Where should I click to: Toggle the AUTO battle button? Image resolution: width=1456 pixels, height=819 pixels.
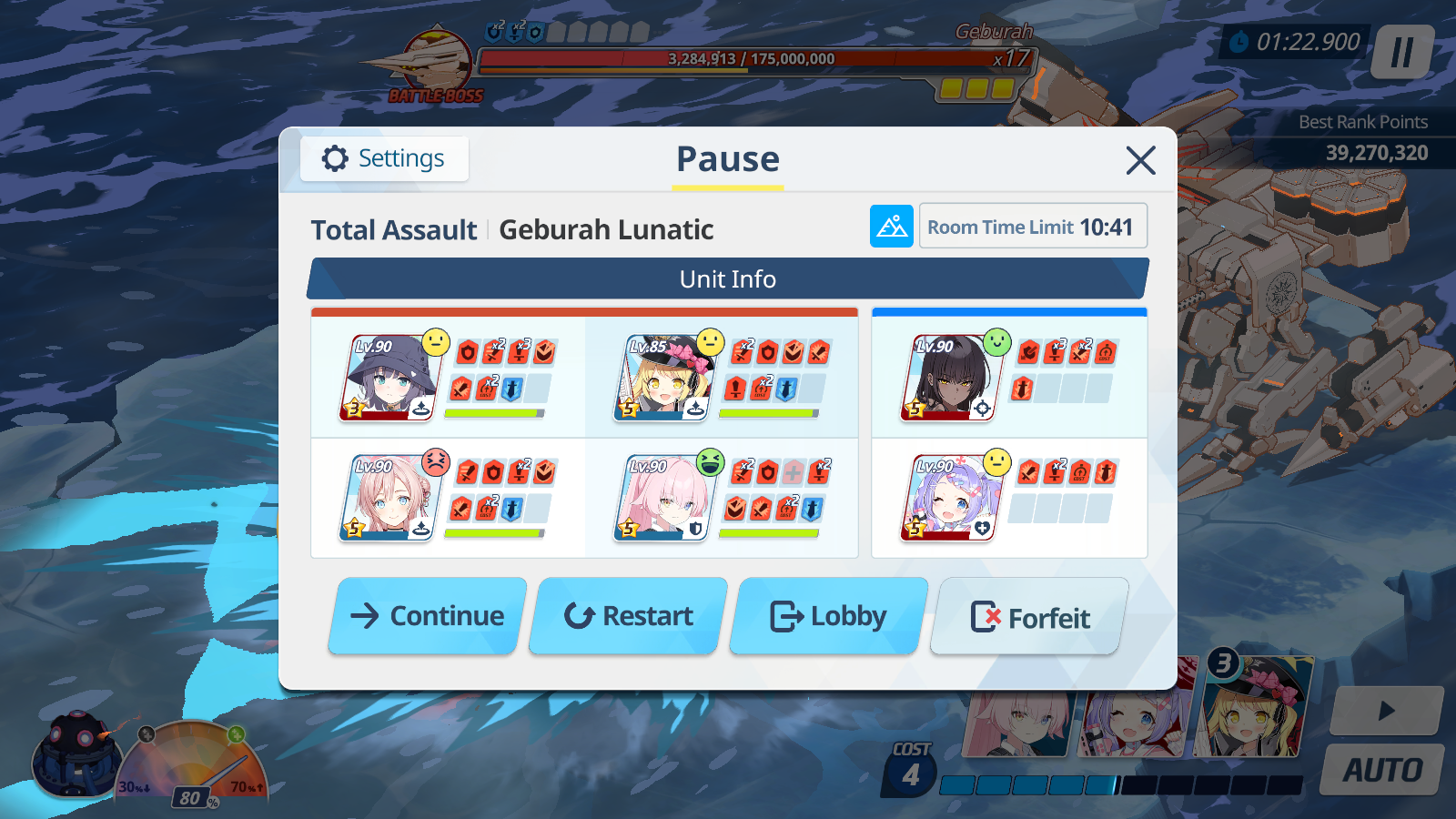1382,770
